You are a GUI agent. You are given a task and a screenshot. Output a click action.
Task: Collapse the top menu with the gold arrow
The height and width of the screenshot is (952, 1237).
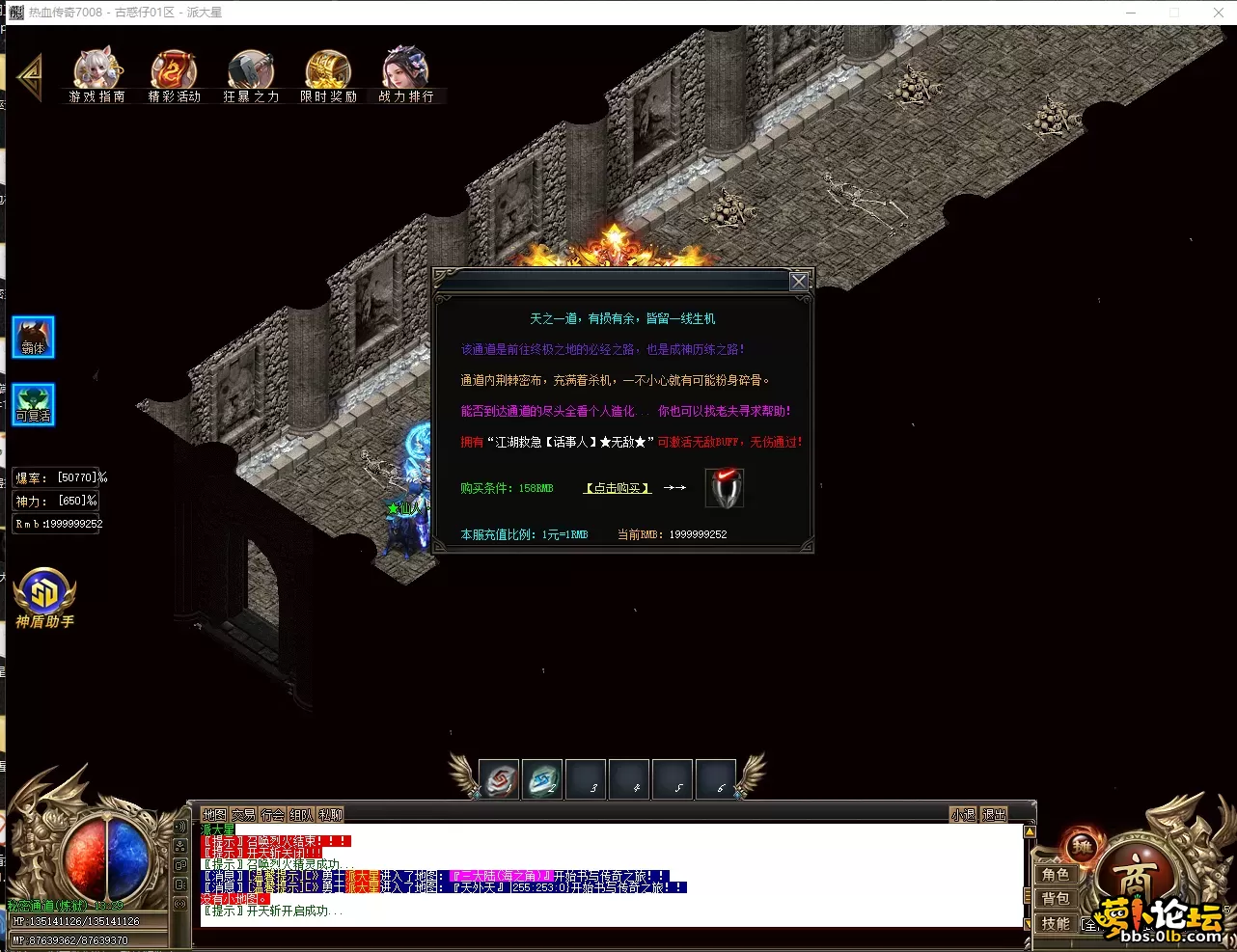pyautogui.click(x=30, y=78)
